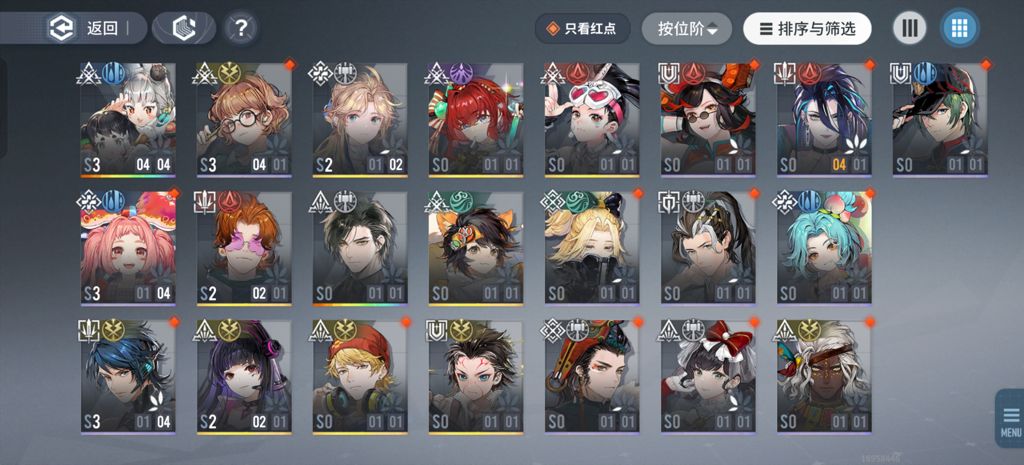Open 排序与筛选 sort and filter
The width and height of the screenshot is (1024, 465).
[807, 29]
